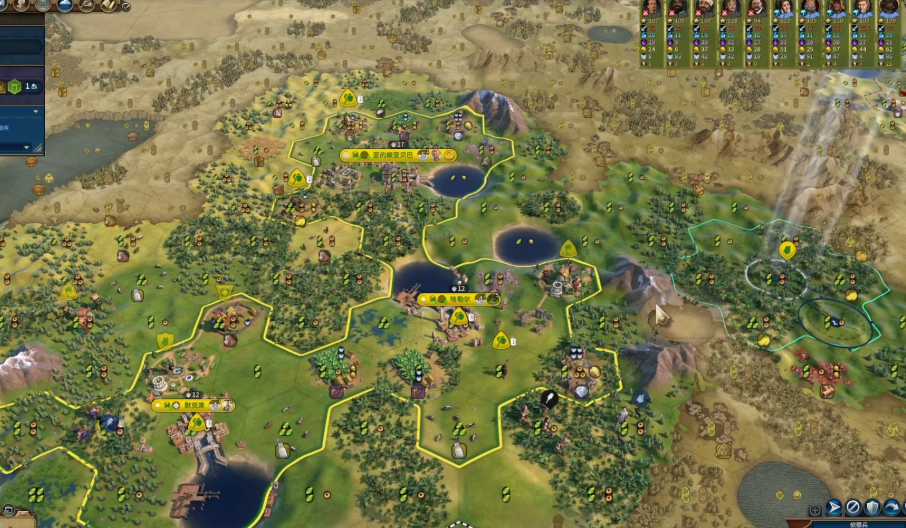
Task: Expand more unit actions with the plus button
Action: tap(816, 509)
